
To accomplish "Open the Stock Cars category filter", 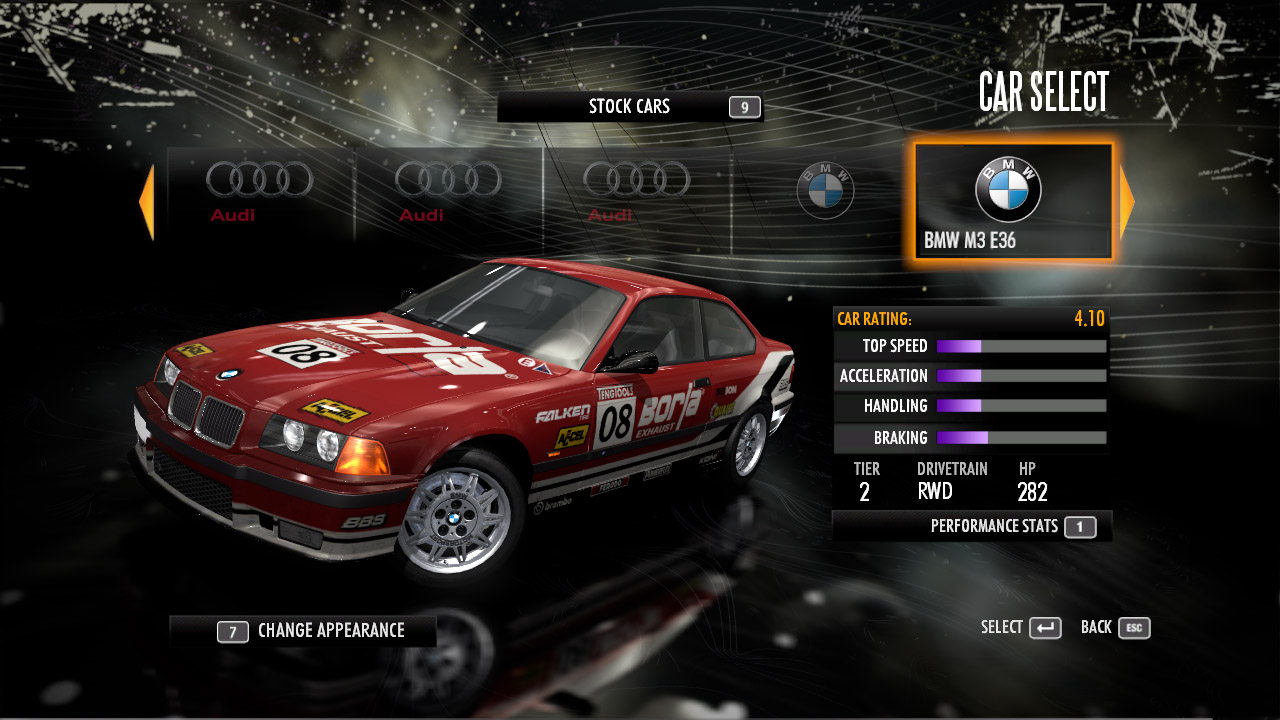I will coord(630,107).
